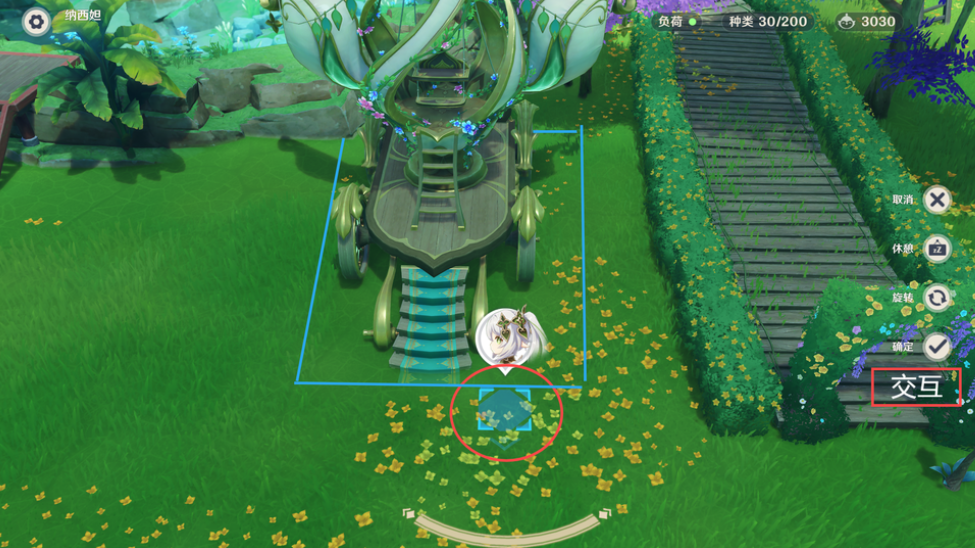975x548 pixels.
Task: Click the blue placement tile marker
Action: click(x=505, y=410)
